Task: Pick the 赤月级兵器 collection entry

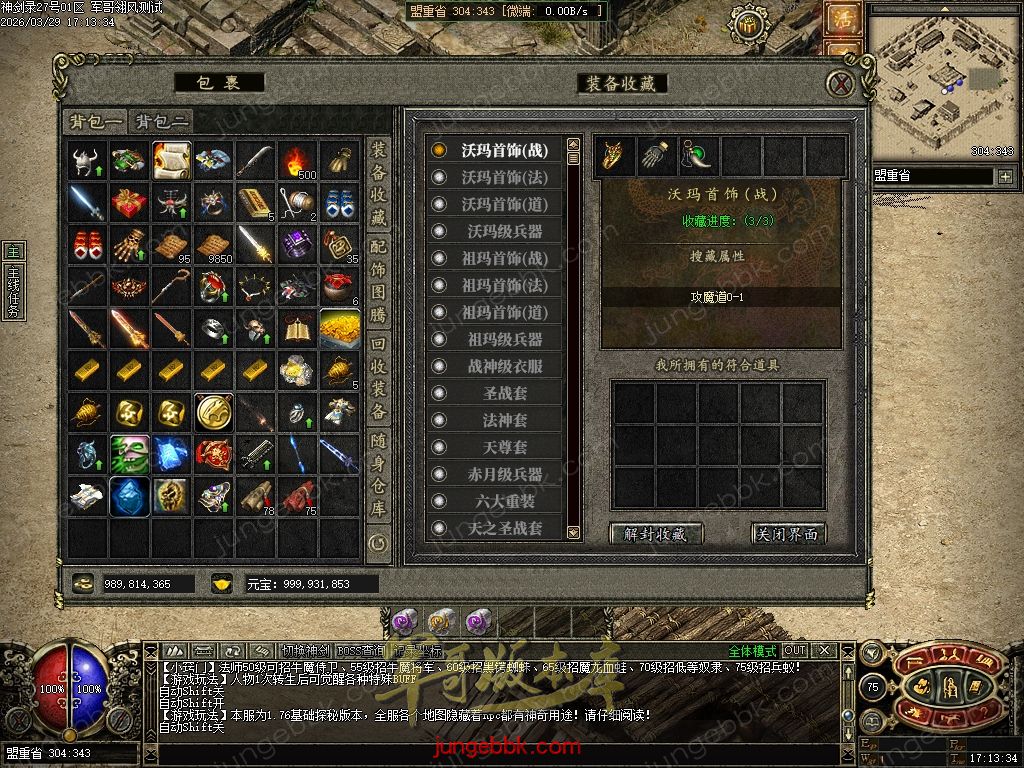Action: tap(504, 474)
